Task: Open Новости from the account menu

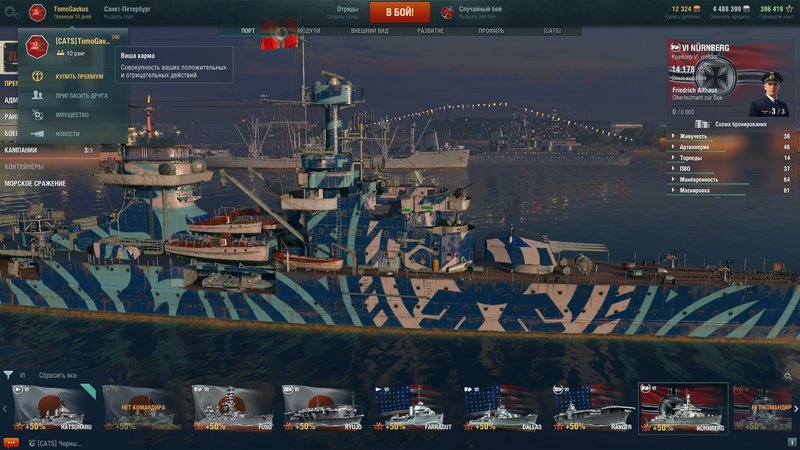Action: pyautogui.click(x=67, y=133)
